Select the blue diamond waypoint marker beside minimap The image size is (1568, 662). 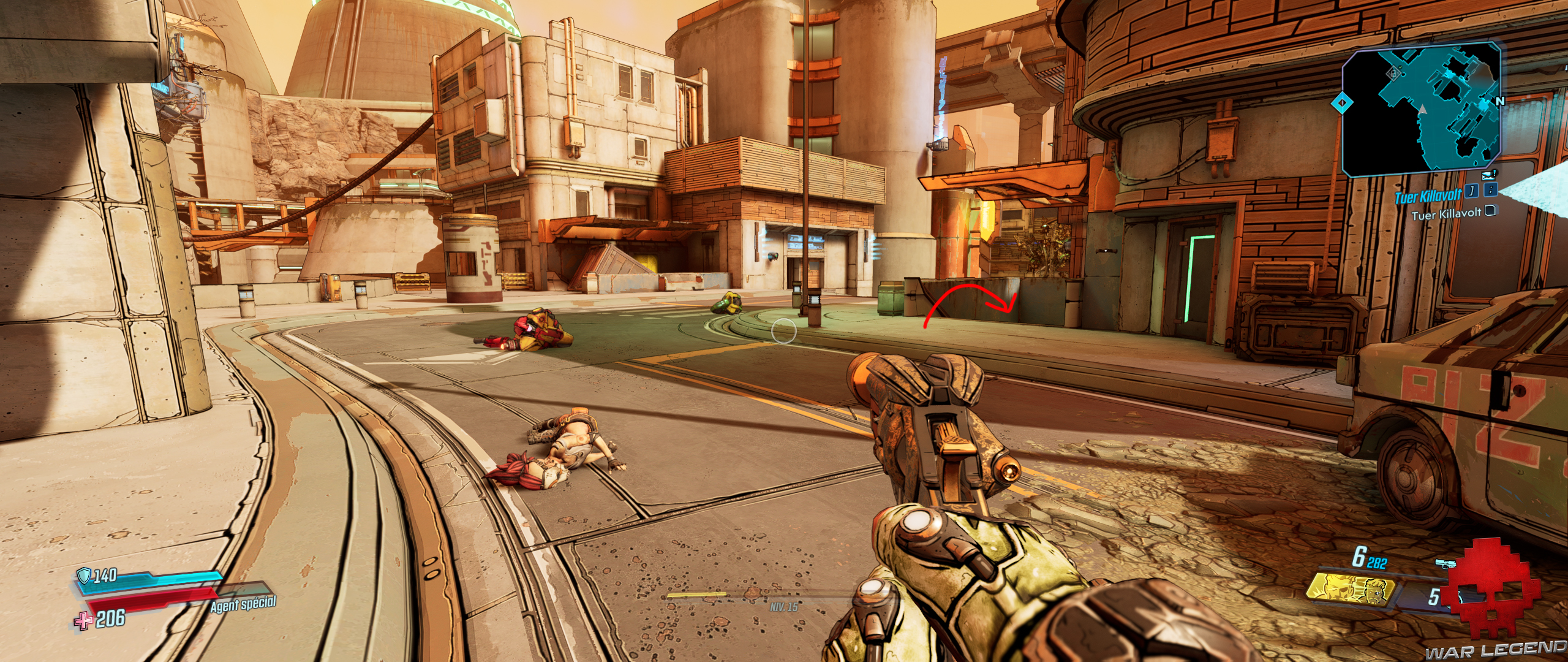click(1341, 103)
